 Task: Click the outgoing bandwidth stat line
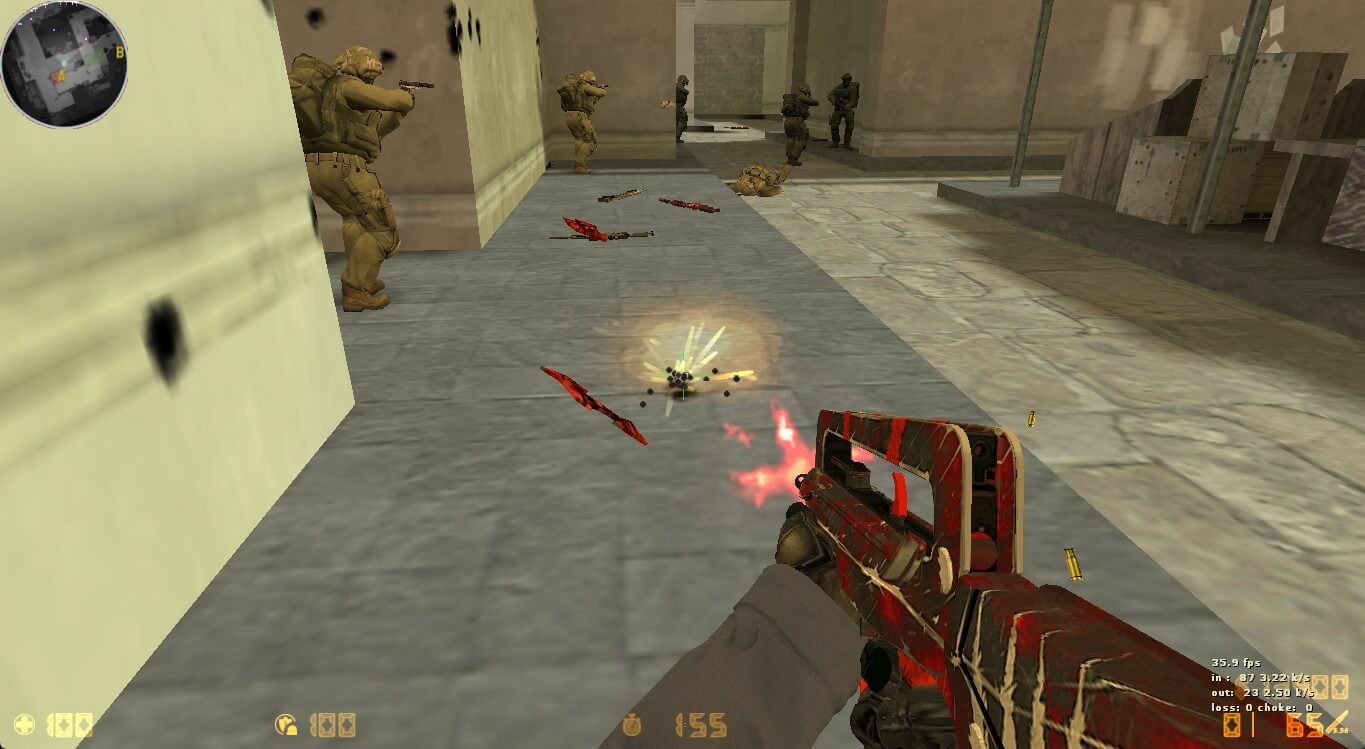pyautogui.click(x=1262, y=691)
